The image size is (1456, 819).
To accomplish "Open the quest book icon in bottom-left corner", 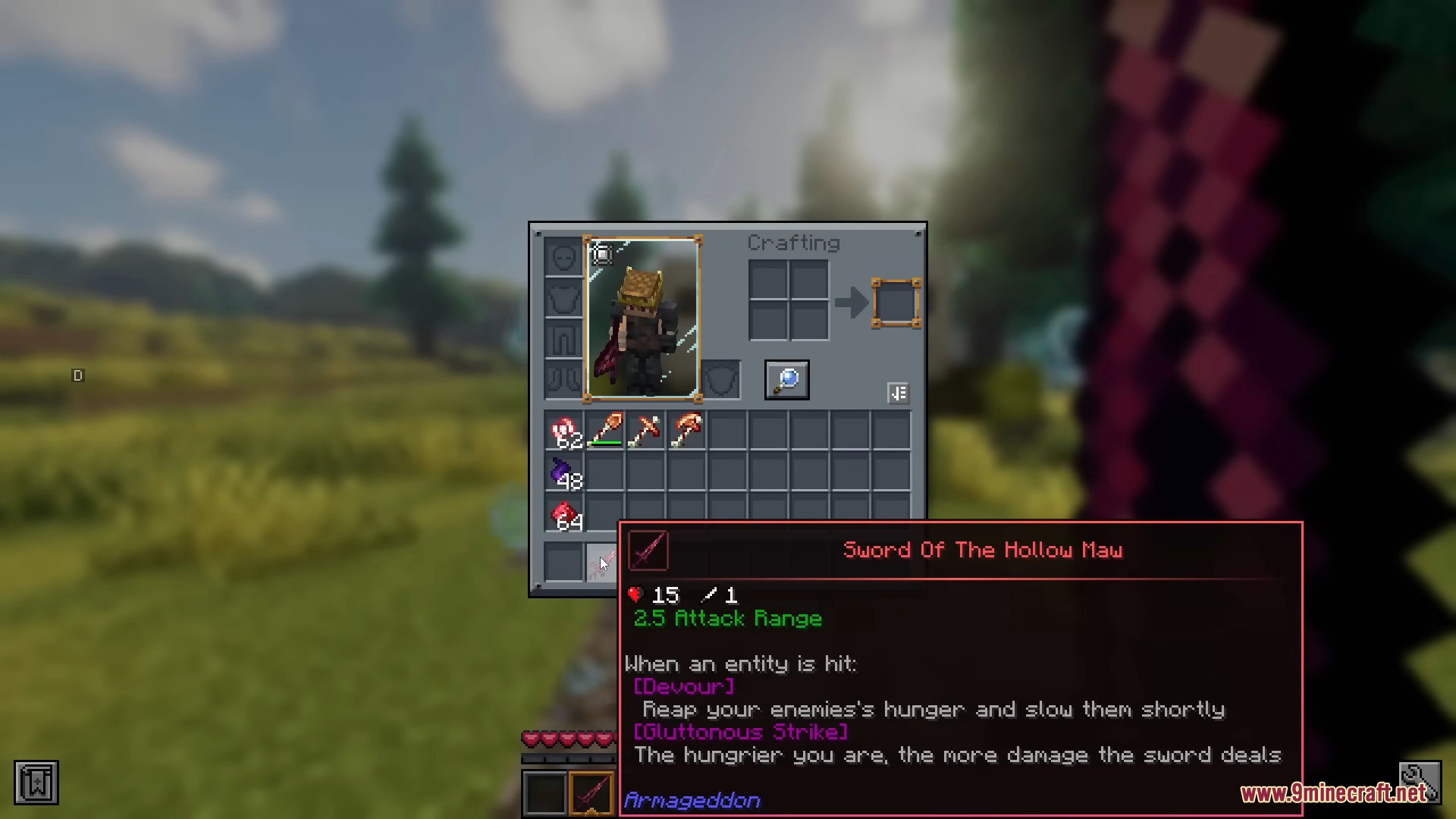I will (35, 781).
